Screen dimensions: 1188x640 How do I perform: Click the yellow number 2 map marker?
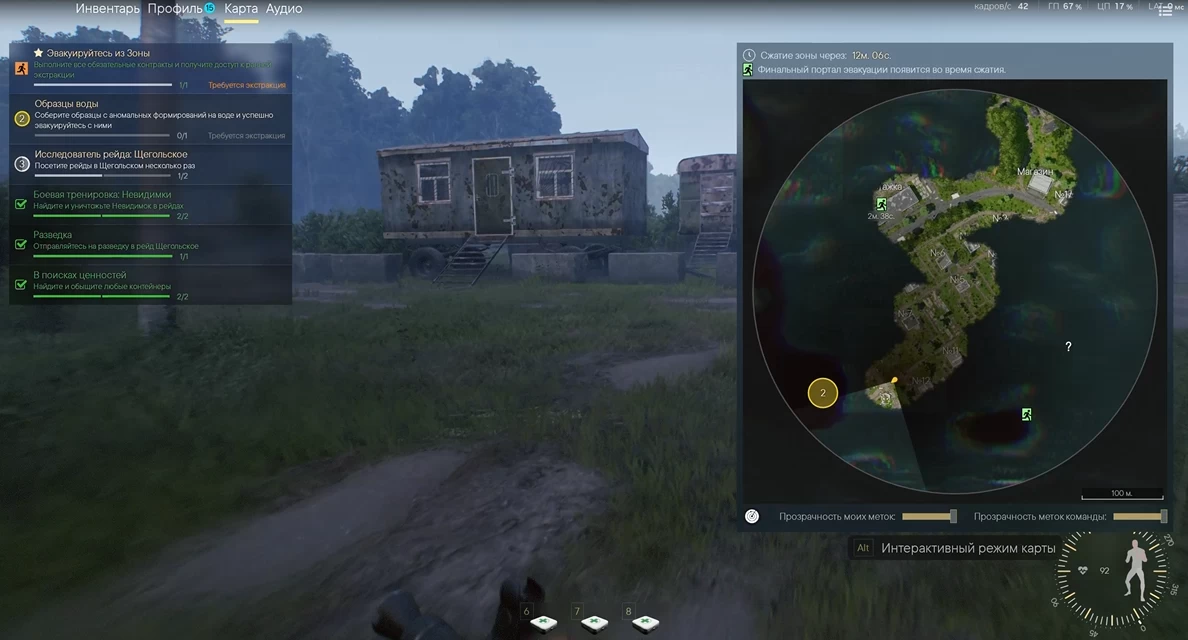(x=822, y=393)
